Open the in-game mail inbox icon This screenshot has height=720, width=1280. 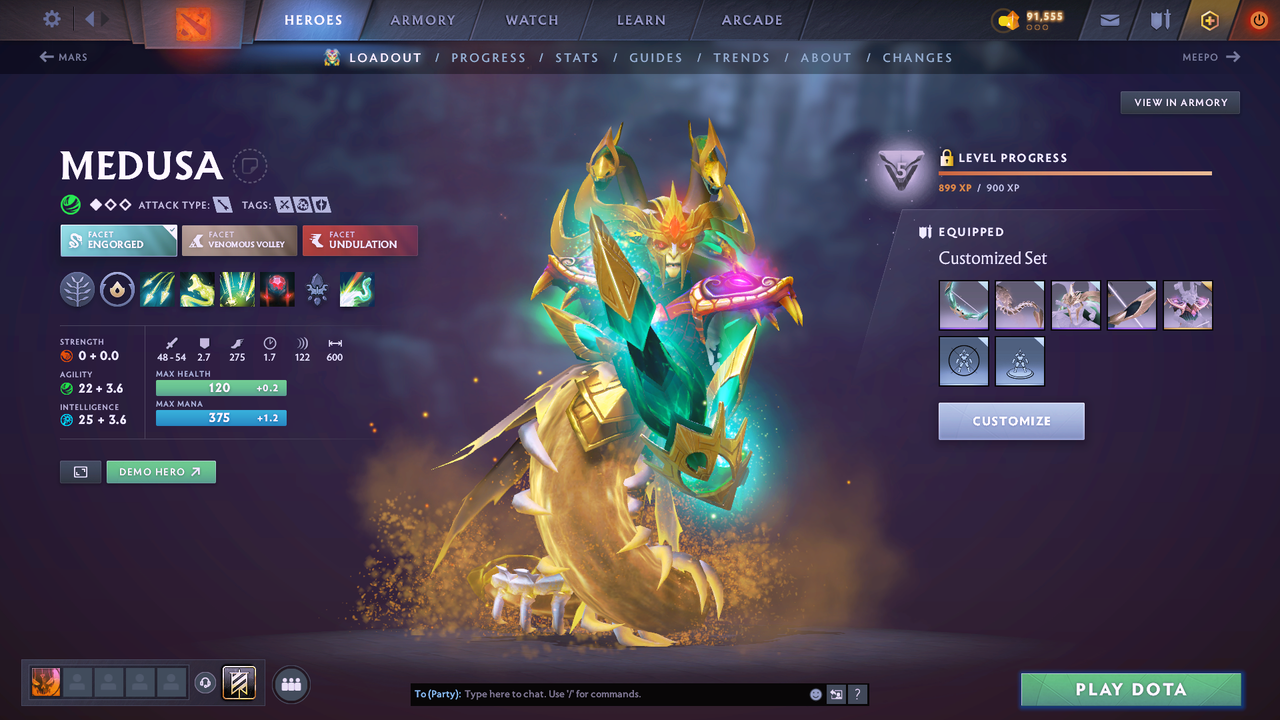click(1108, 19)
